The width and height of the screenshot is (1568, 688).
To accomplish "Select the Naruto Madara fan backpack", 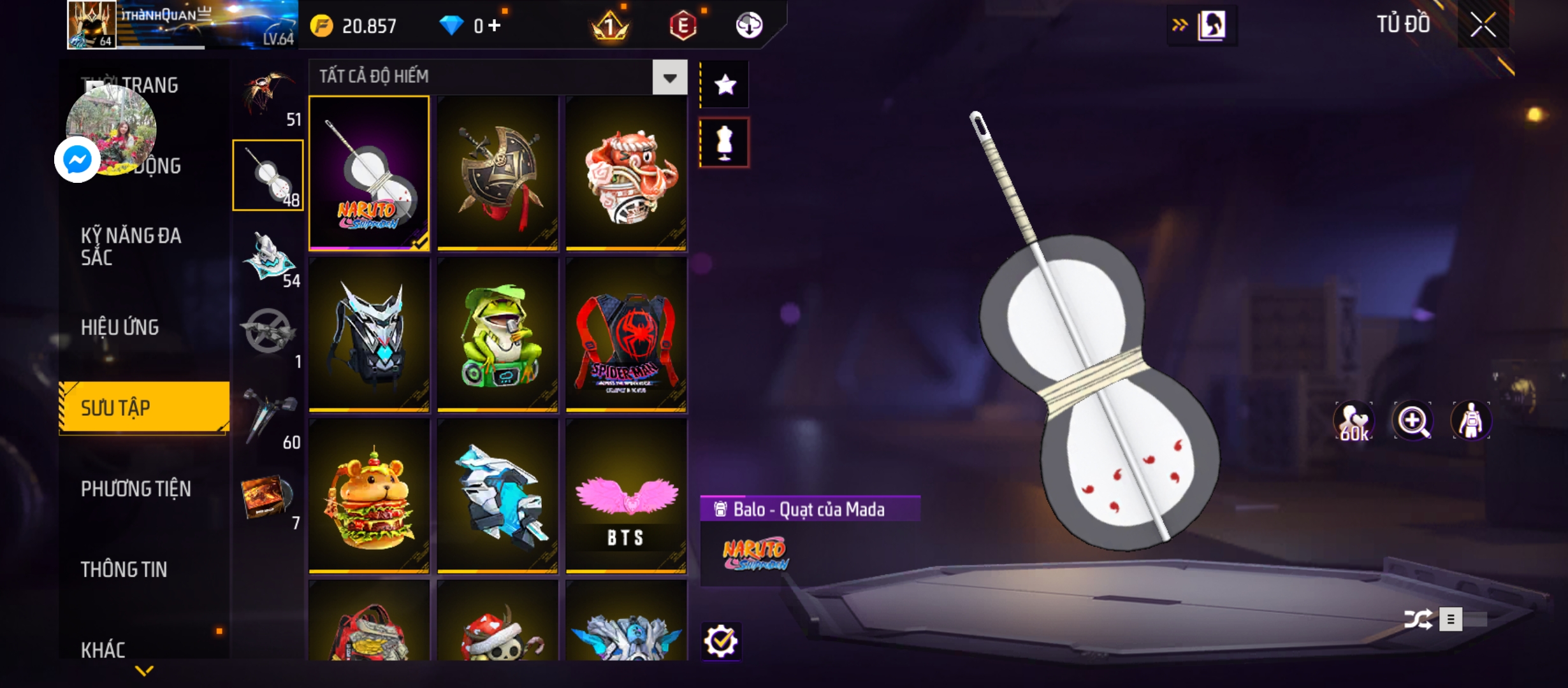I will 369,173.
